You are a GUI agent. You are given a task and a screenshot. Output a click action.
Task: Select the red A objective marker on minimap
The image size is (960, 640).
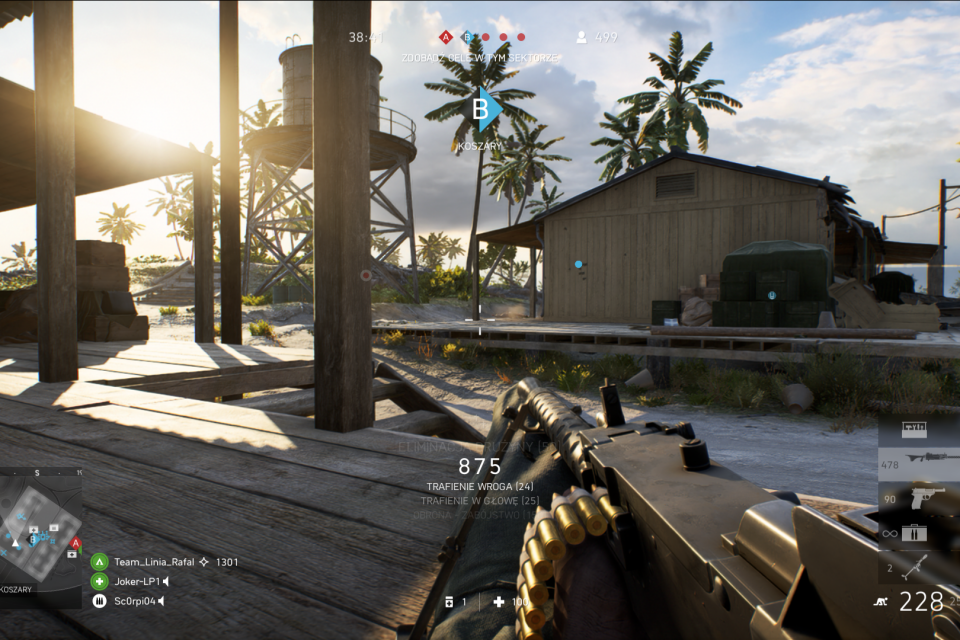76,543
